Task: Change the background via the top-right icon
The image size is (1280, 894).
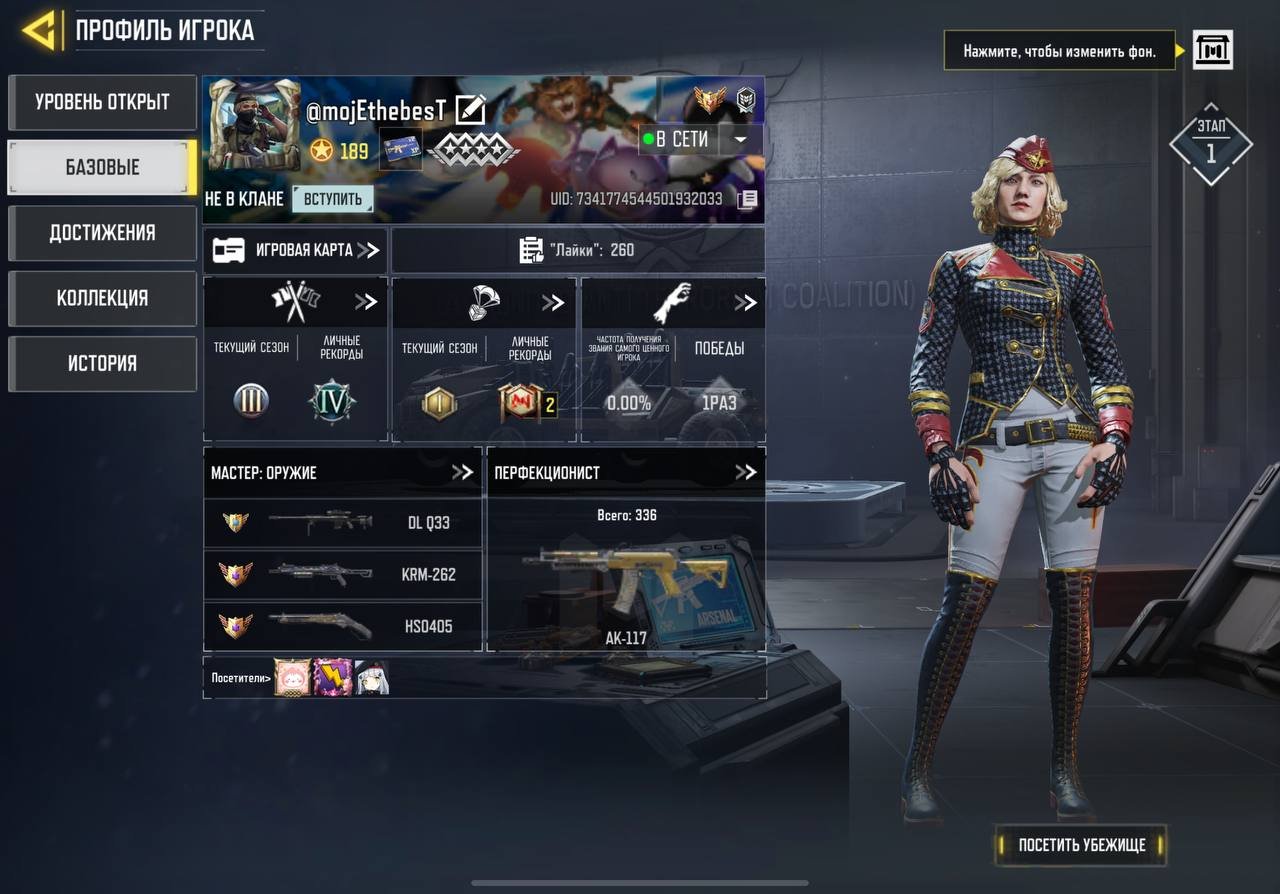Action: click(x=1212, y=50)
